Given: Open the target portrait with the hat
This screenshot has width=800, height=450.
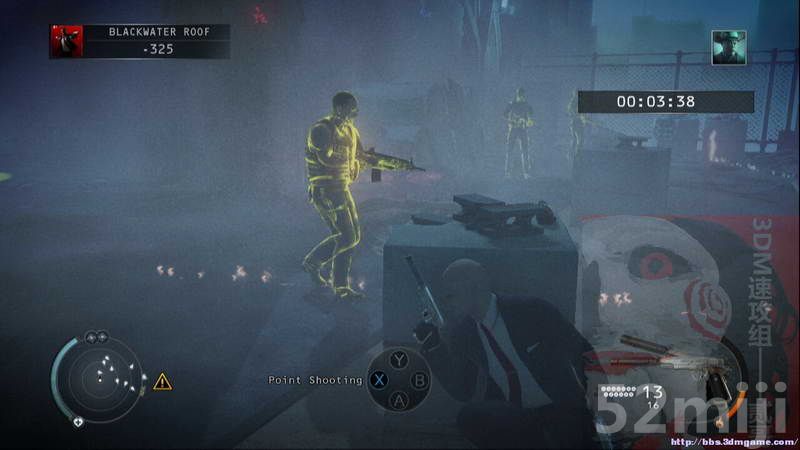Looking at the screenshot, I should (728, 47).
